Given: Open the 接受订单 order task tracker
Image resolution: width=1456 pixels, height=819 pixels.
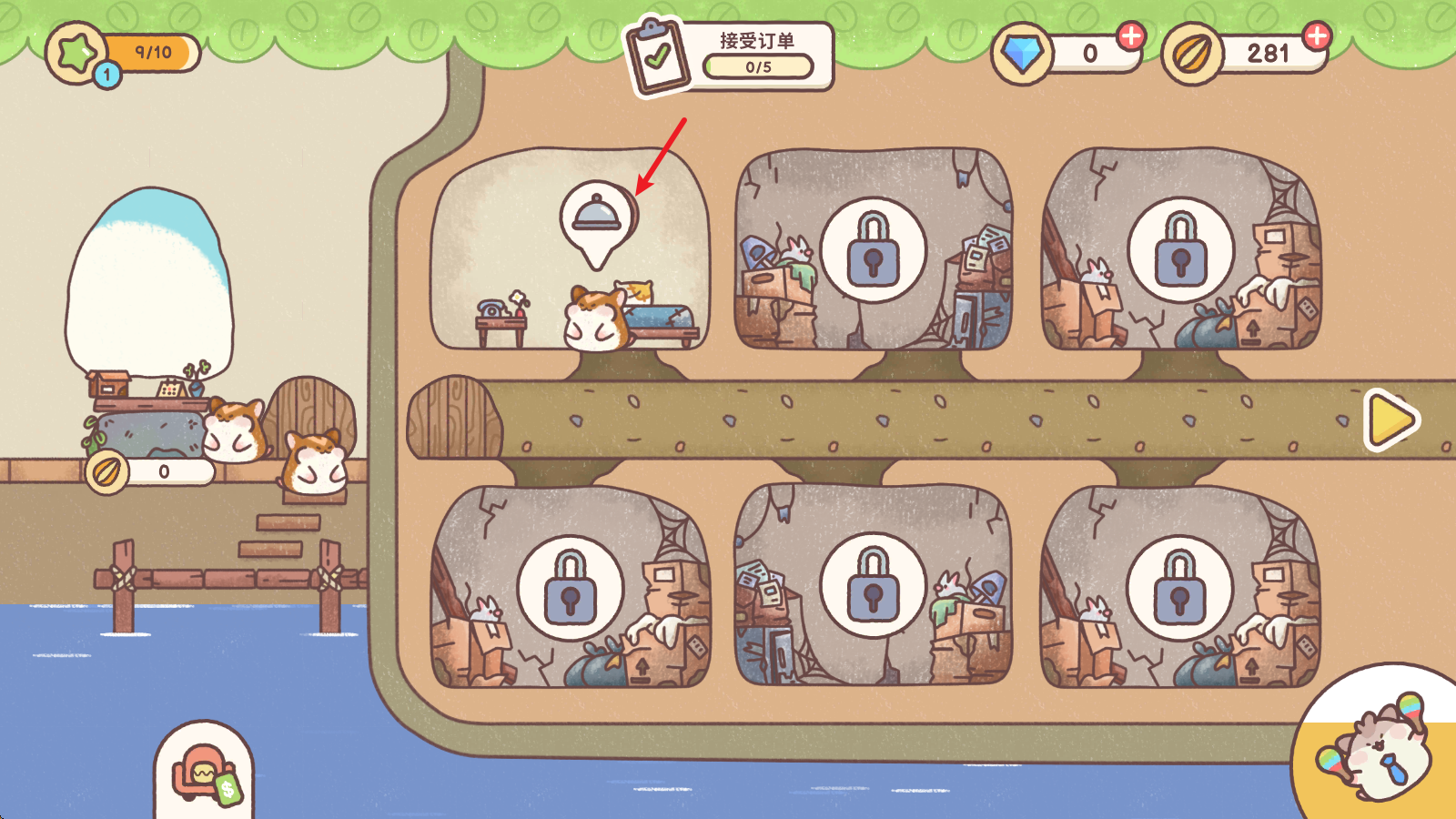Looking at the screenshot, I should [730, 56].
